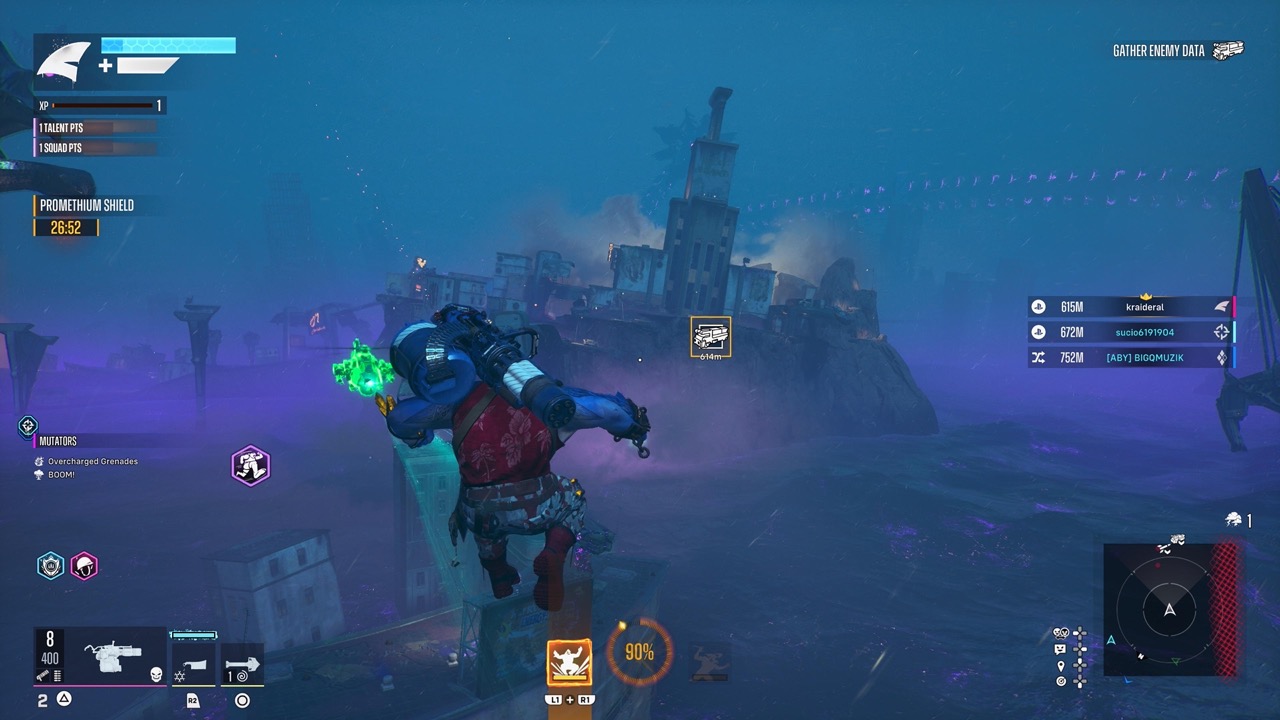The image size is (1280, 720).
Task: Toggle the pink helmet hex badge
Action: (84, 566)
